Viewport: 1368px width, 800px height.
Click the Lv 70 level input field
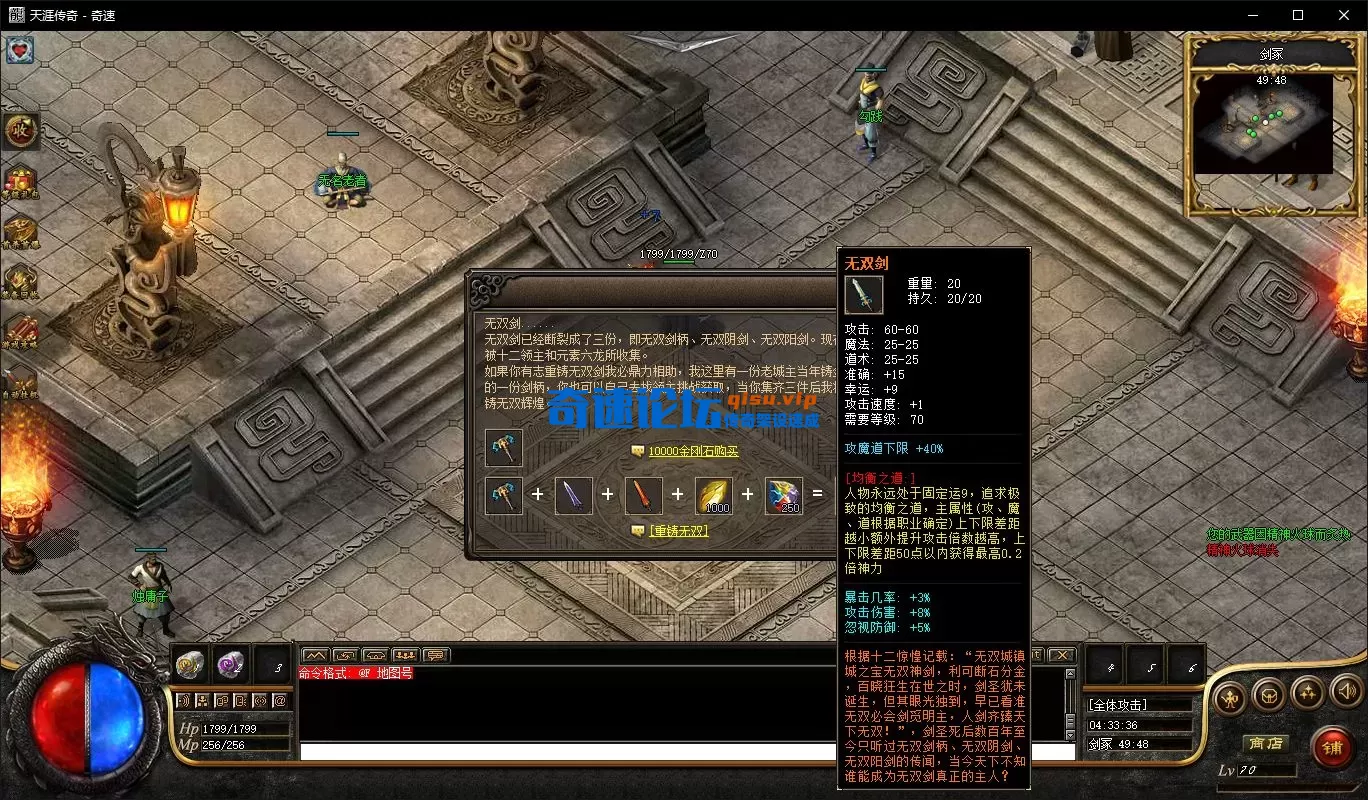(1268, 771)
